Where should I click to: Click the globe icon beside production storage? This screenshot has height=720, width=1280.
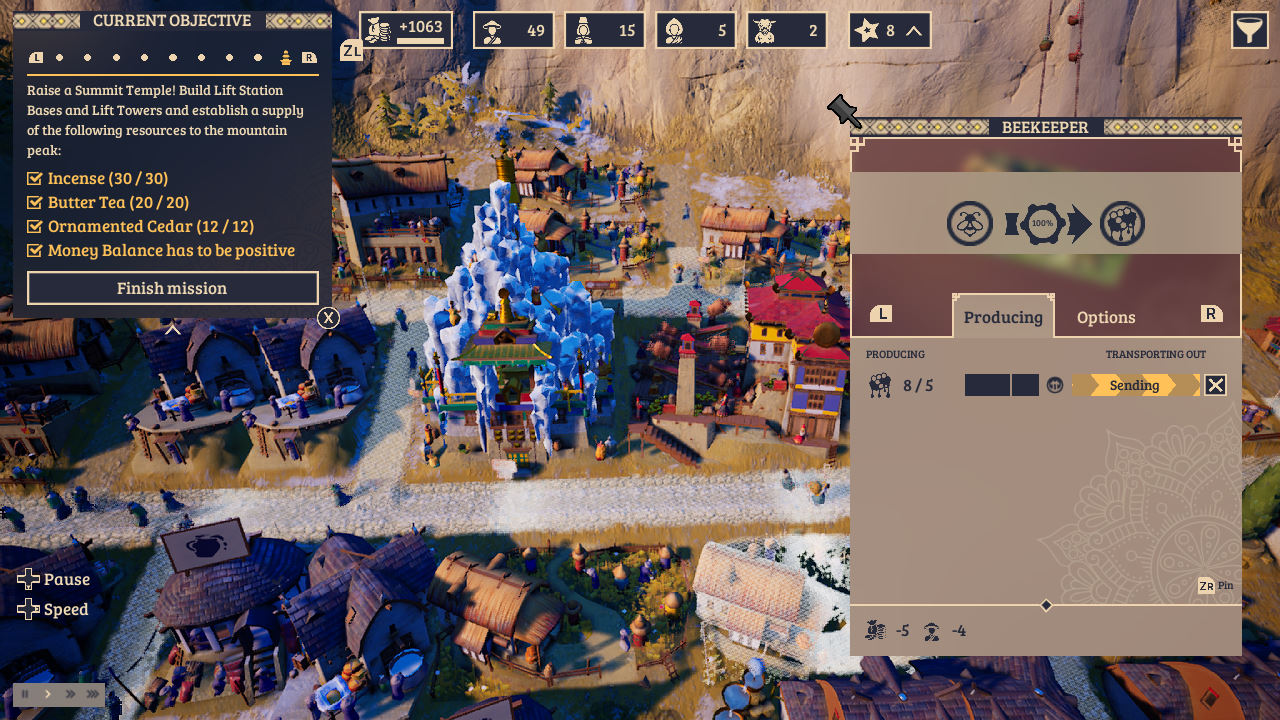click(1055, 385)
